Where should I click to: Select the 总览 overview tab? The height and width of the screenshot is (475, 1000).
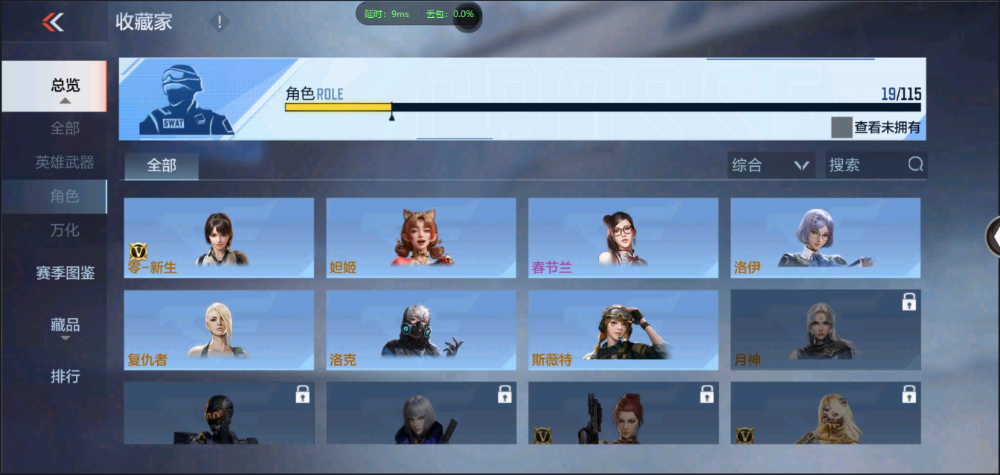coord(64,86)
